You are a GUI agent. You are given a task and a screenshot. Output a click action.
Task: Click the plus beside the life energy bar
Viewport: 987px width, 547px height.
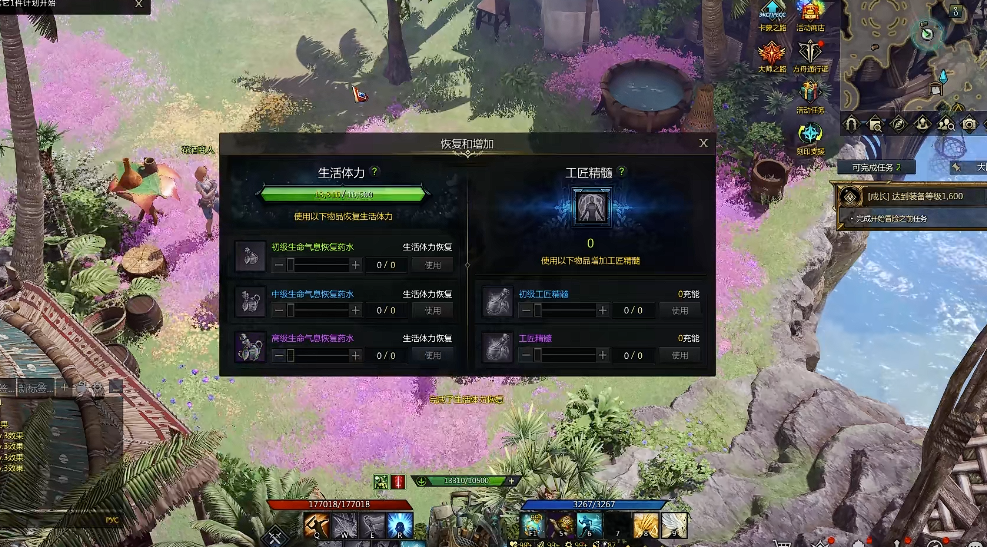coord(512,481)
